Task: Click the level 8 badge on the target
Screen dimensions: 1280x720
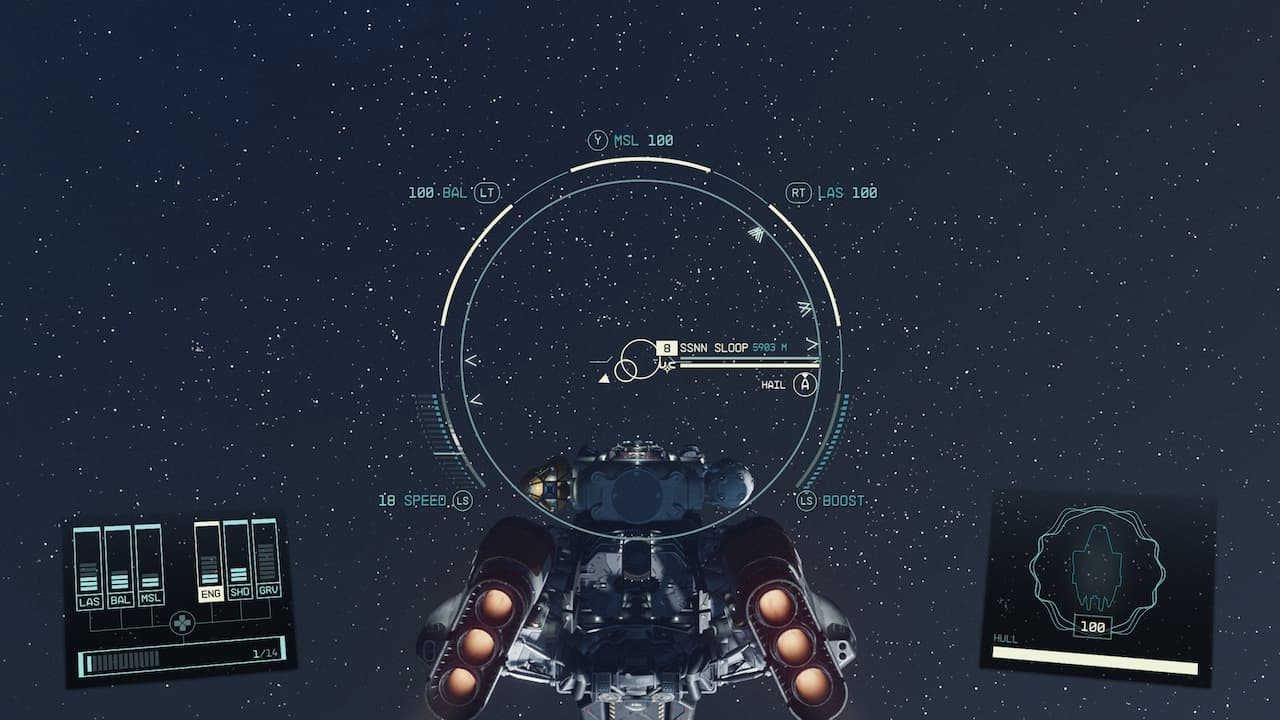Action: tap(667, 348)
